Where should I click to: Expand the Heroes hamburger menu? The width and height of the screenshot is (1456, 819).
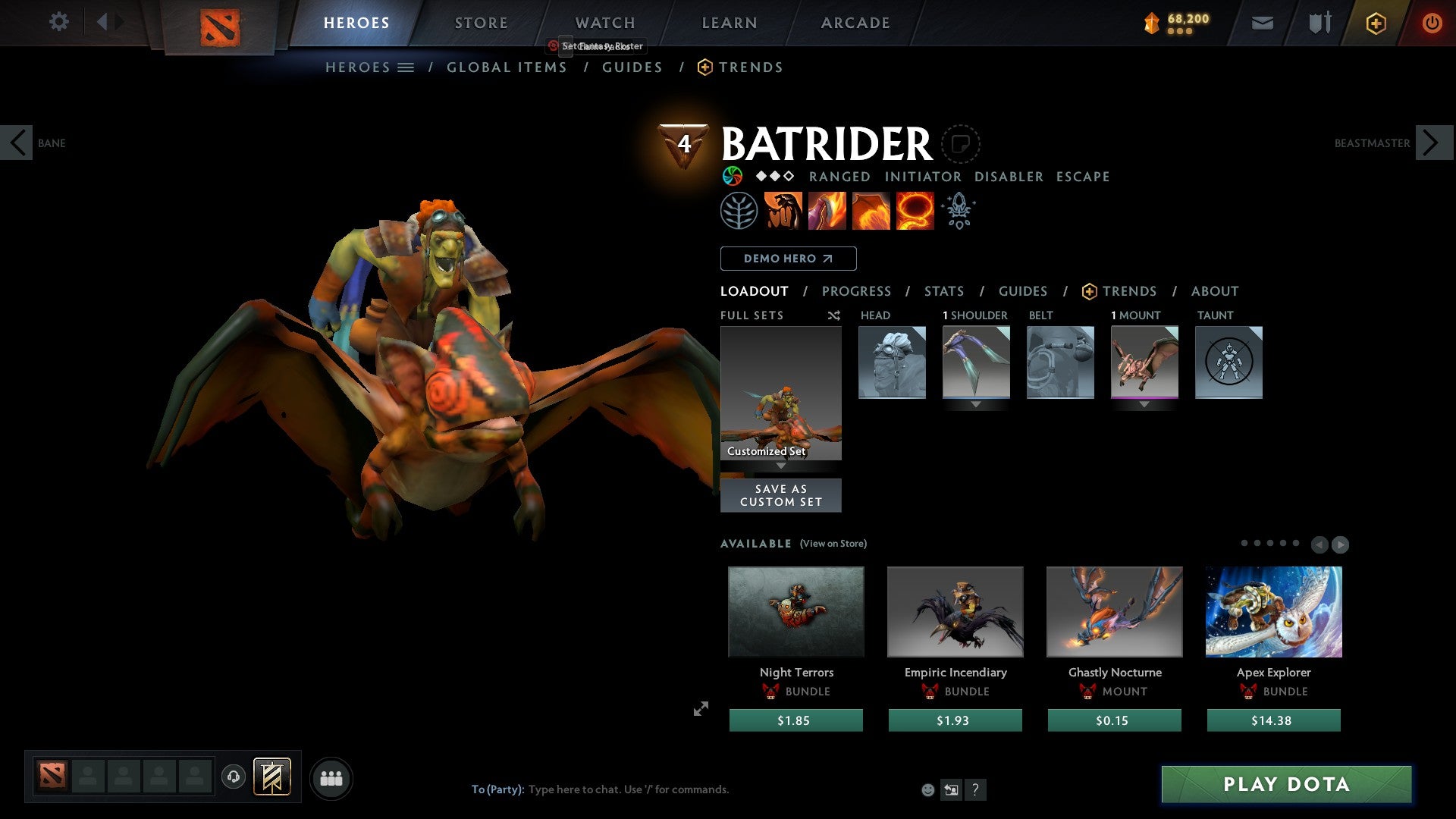(x=404, y=67)
